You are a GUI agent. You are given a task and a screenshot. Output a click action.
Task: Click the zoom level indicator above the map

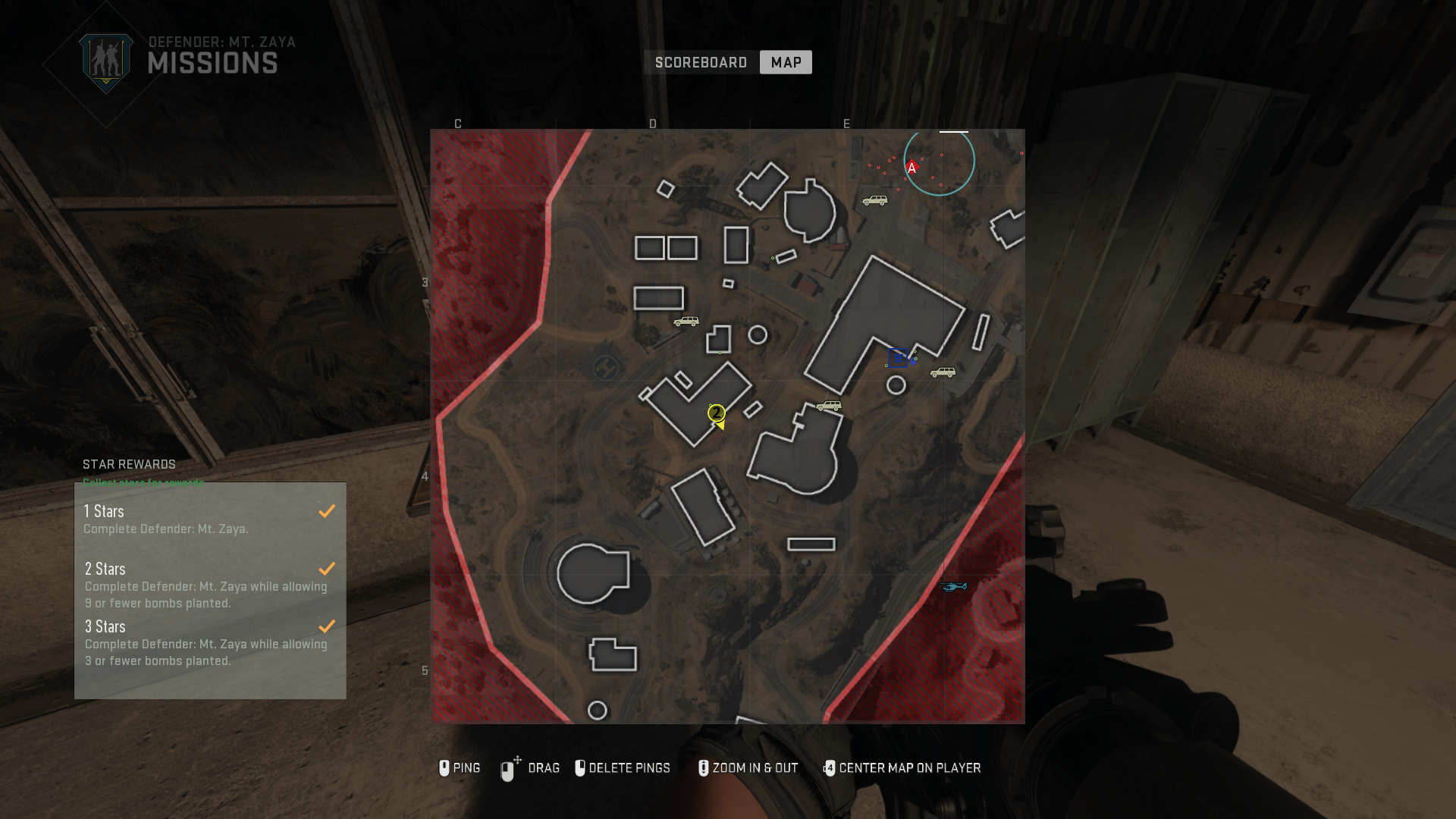(x=954, y=130)
